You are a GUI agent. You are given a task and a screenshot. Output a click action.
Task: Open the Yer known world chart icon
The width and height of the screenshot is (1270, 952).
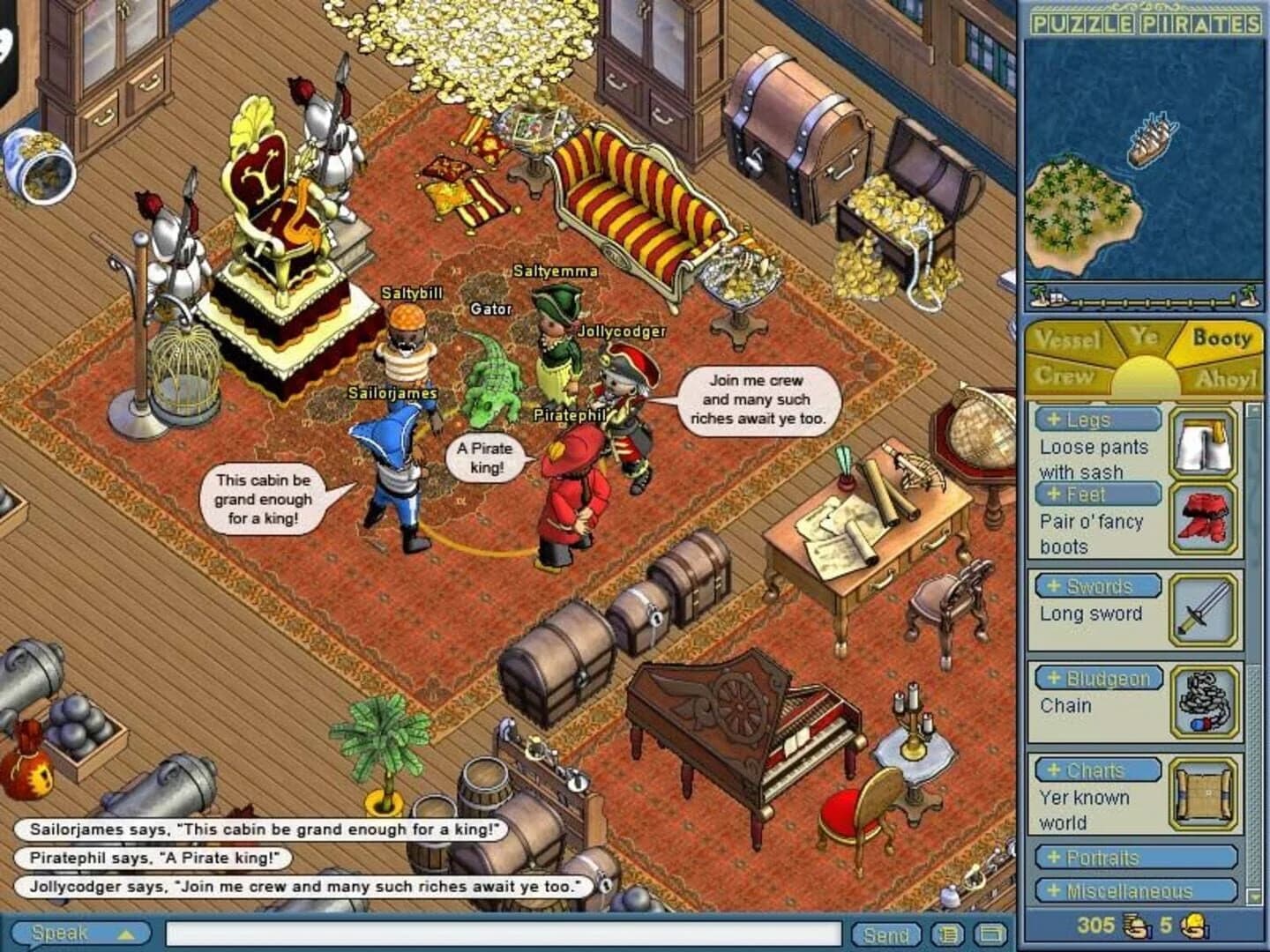(1206, 798)
